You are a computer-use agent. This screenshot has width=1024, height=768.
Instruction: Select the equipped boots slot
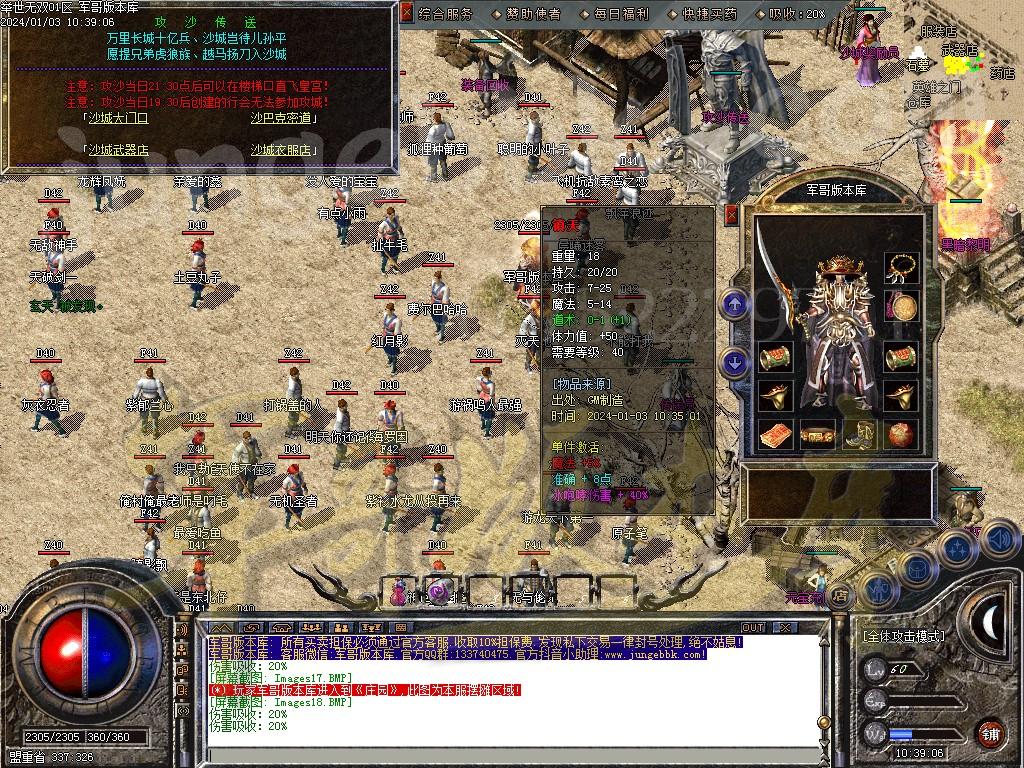(x=861, y=435)
